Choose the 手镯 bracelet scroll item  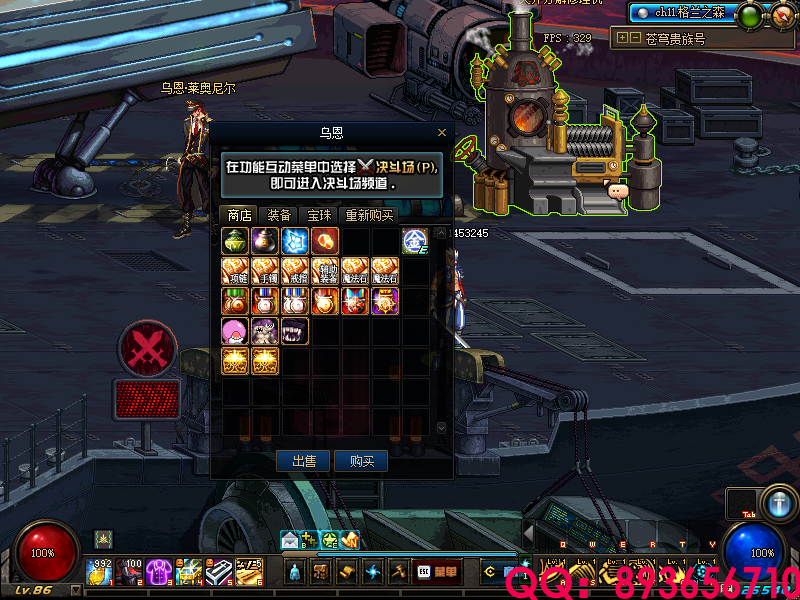pos(265,271)
